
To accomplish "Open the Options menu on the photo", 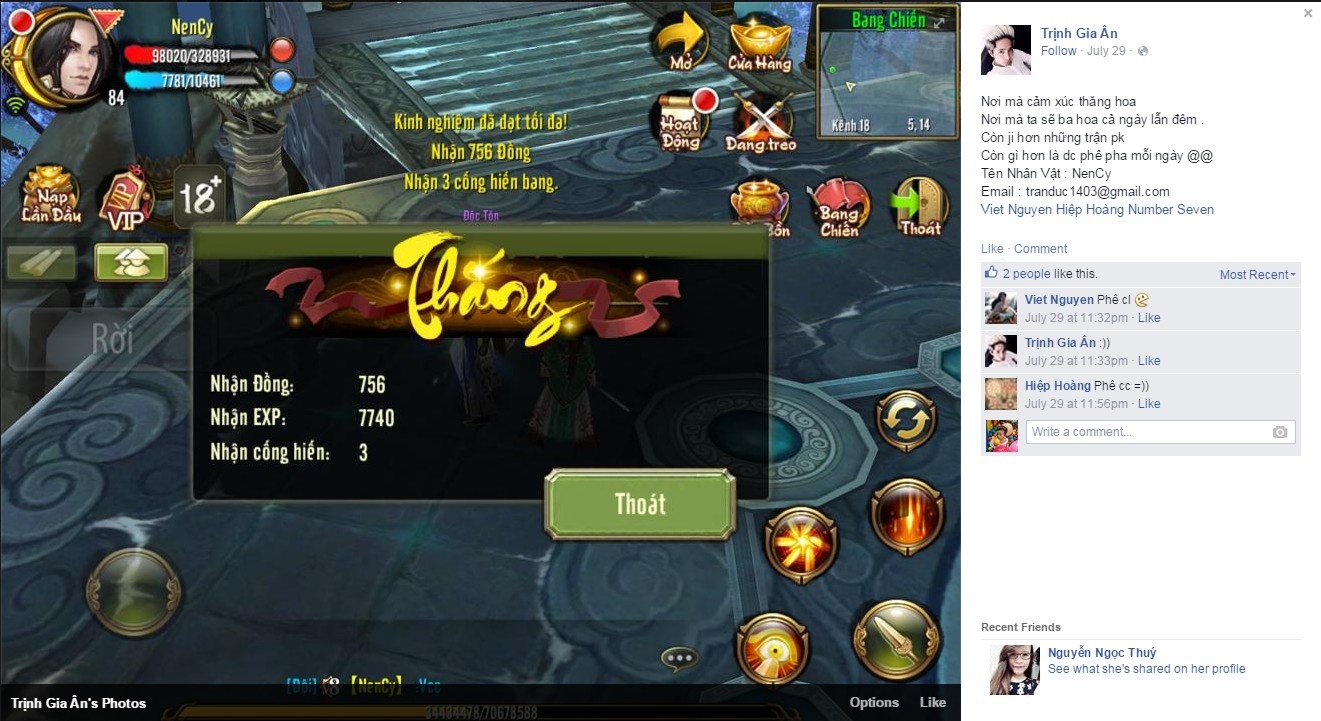I will (x=874, y=703).
